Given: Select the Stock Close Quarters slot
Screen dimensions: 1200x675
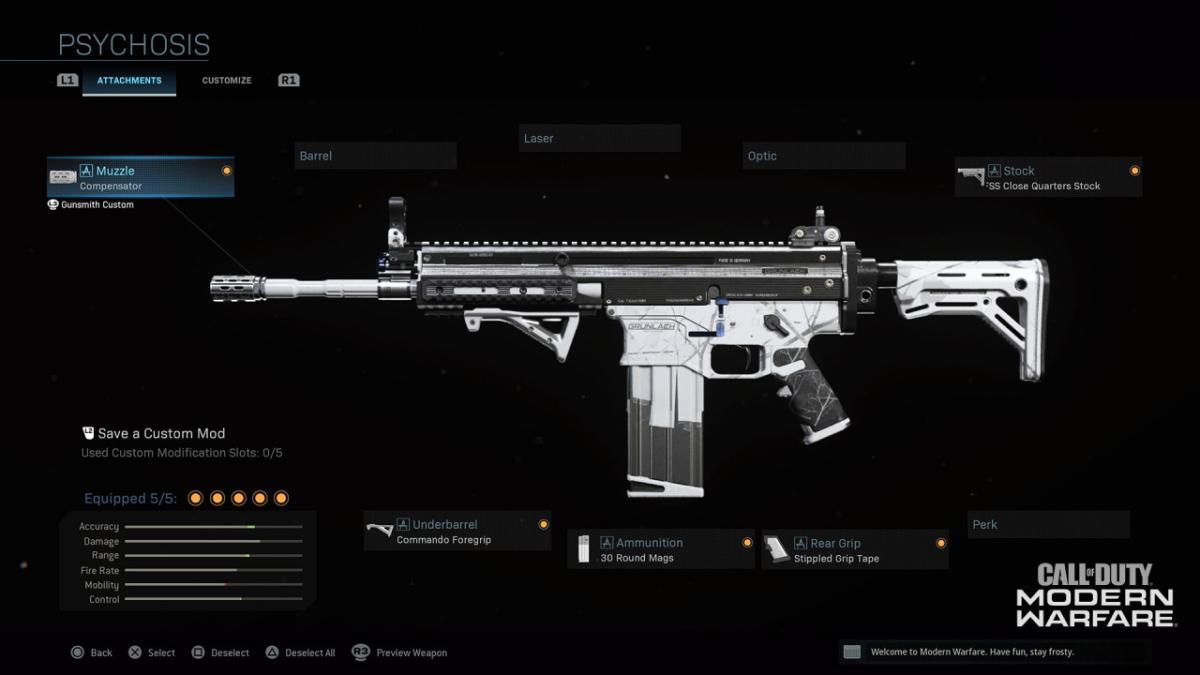Looking at the screenshot, I should (1048, 177).
